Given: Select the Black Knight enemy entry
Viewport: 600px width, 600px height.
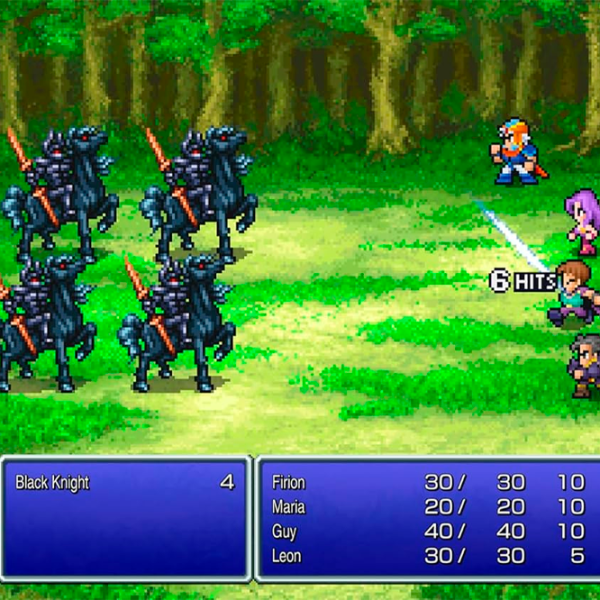Looking at the screenshot, I should click(53, 483).
